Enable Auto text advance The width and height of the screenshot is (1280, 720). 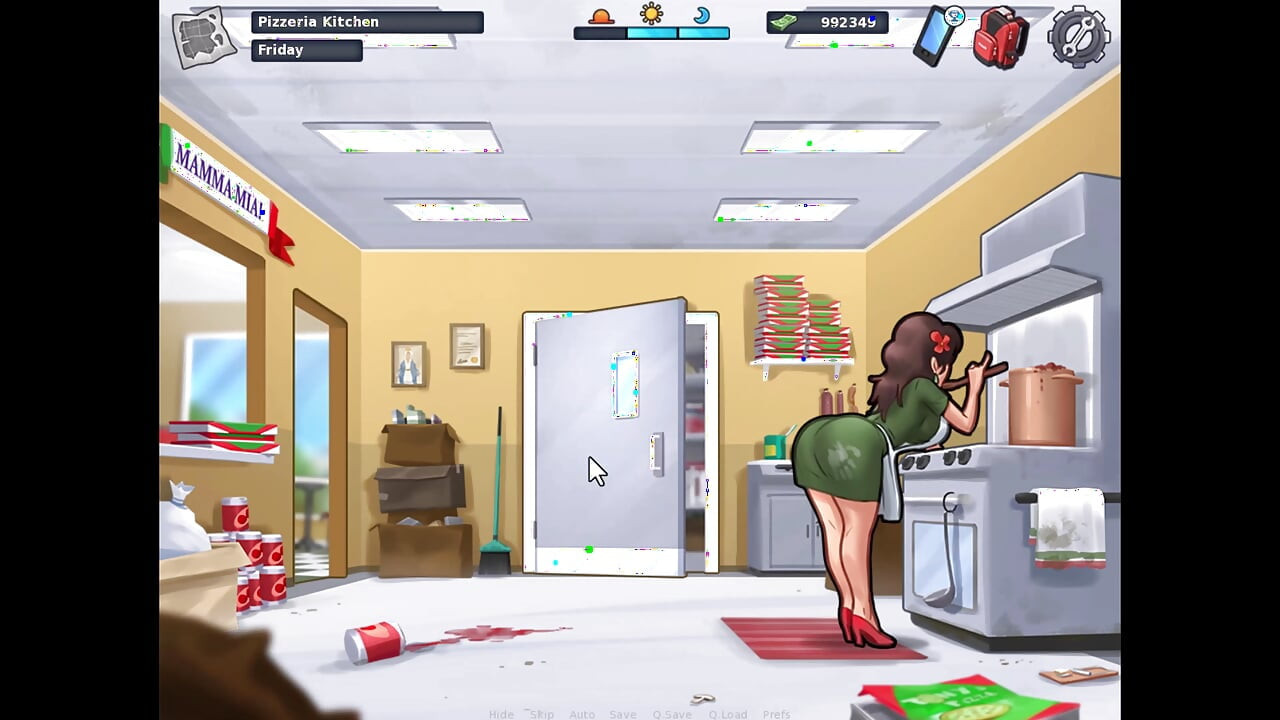tap(582, 714)
